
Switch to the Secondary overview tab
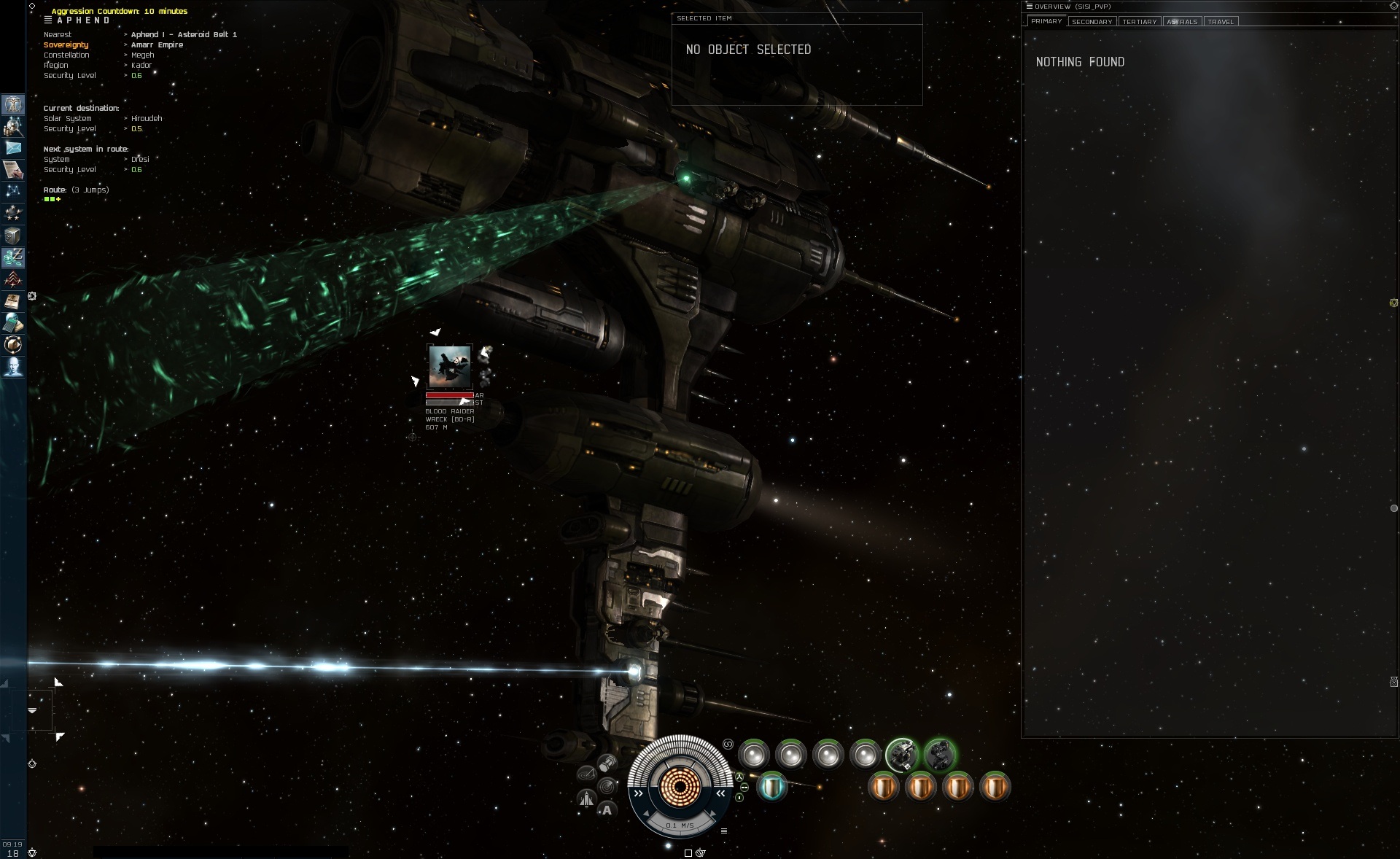[1092, 22]
